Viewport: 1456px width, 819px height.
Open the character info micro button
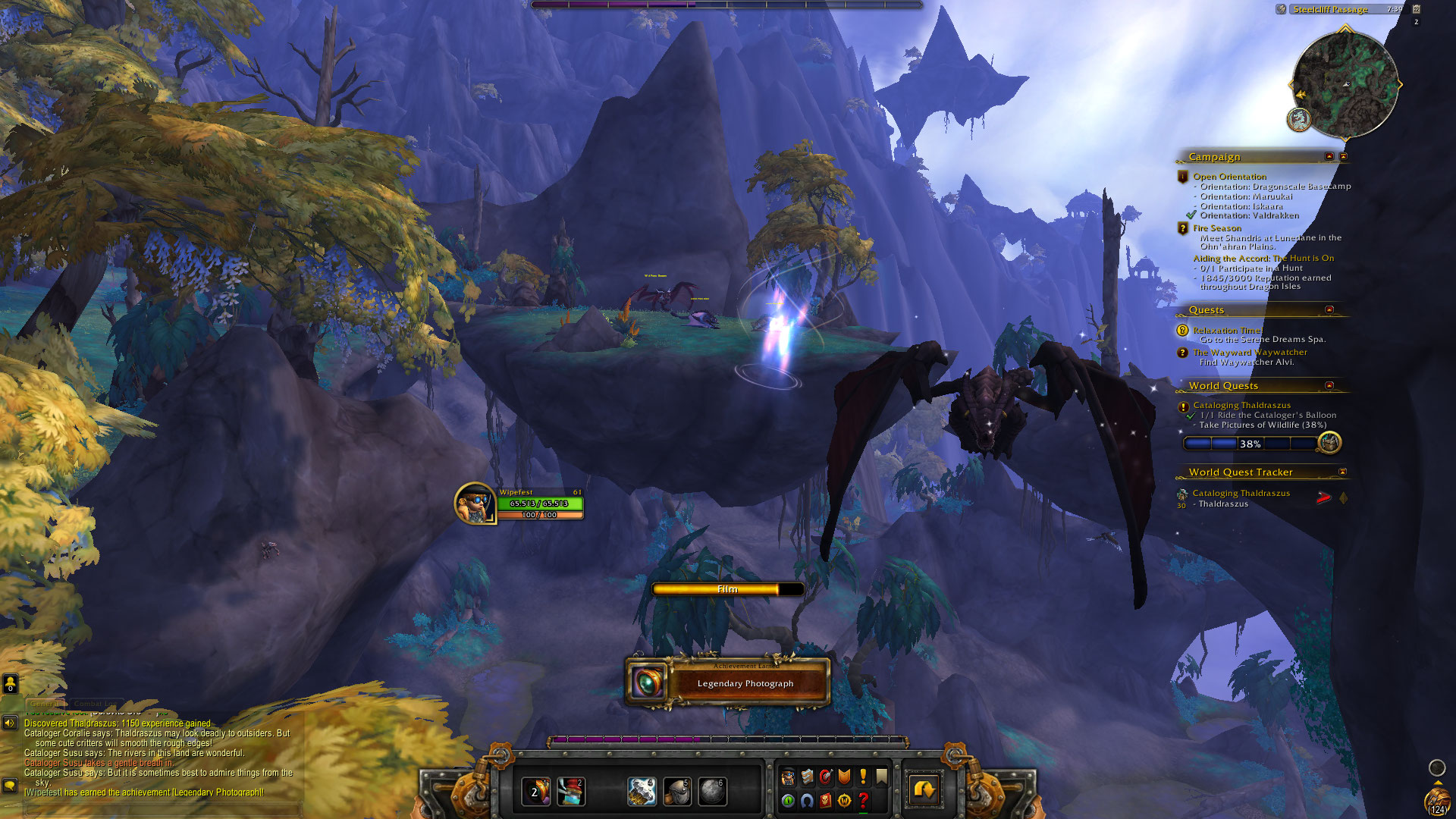(788, 777)
